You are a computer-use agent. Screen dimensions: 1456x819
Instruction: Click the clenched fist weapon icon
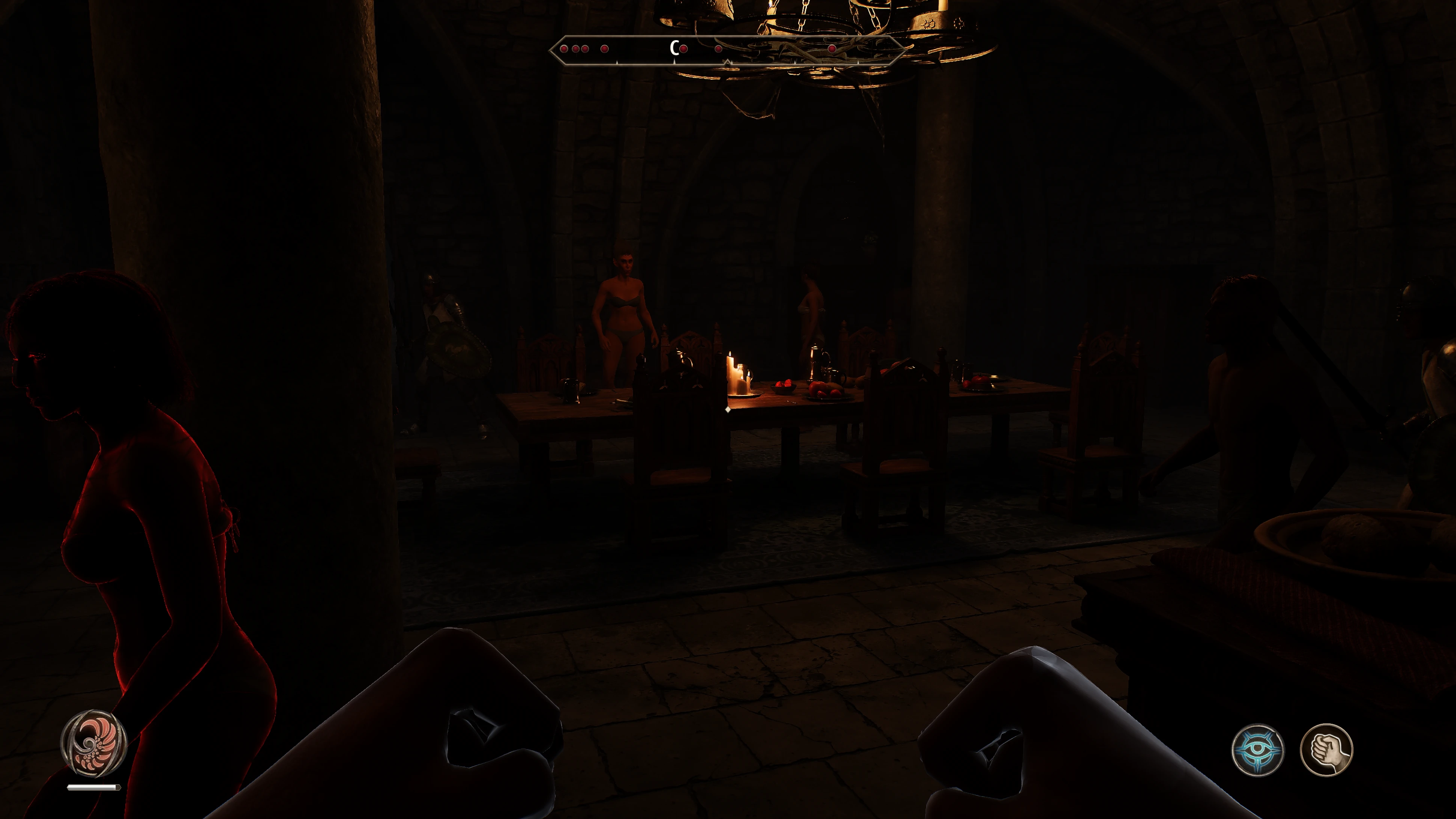[1326, 750]
